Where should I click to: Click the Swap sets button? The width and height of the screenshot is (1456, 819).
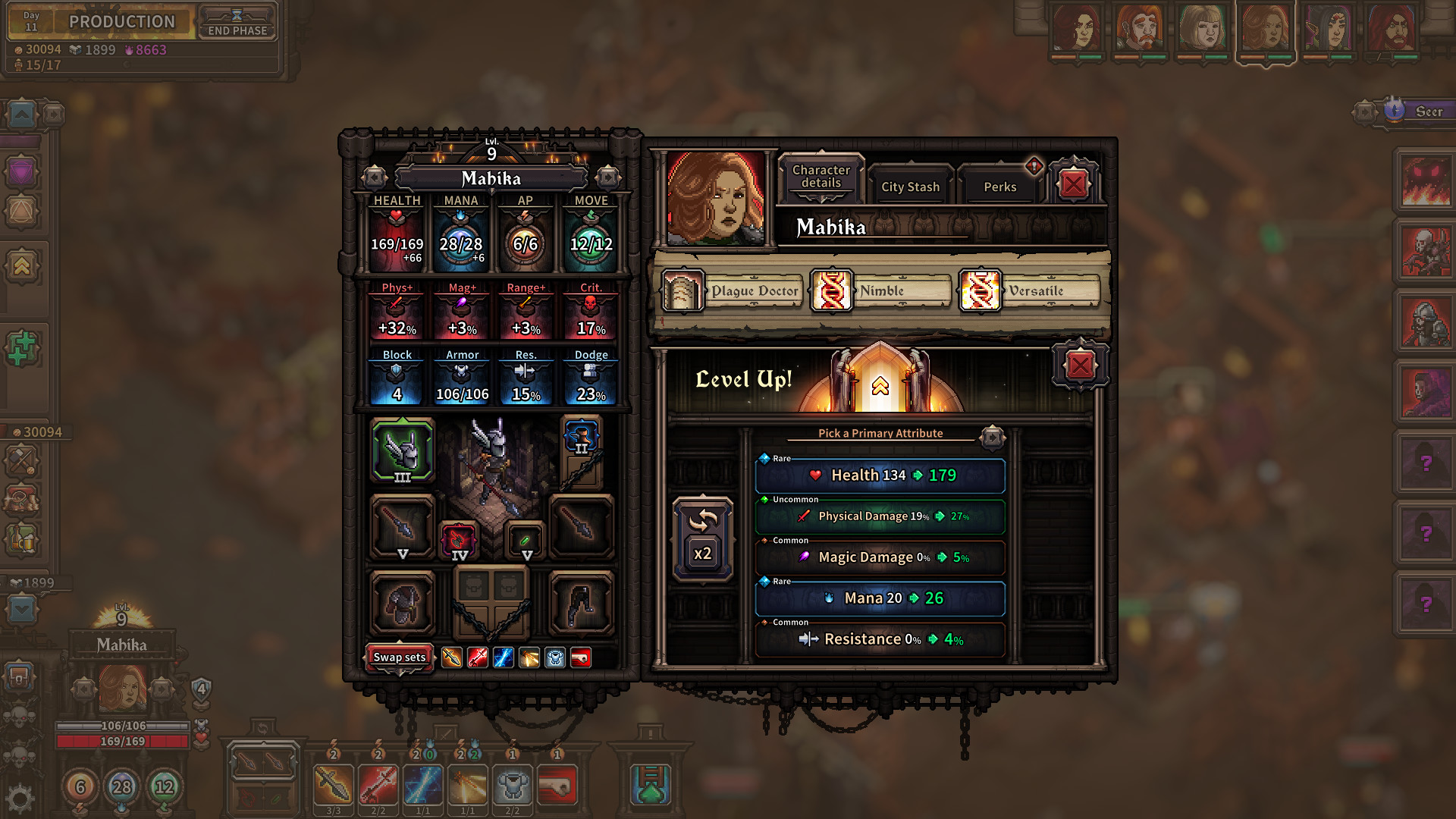coord(399,657)
